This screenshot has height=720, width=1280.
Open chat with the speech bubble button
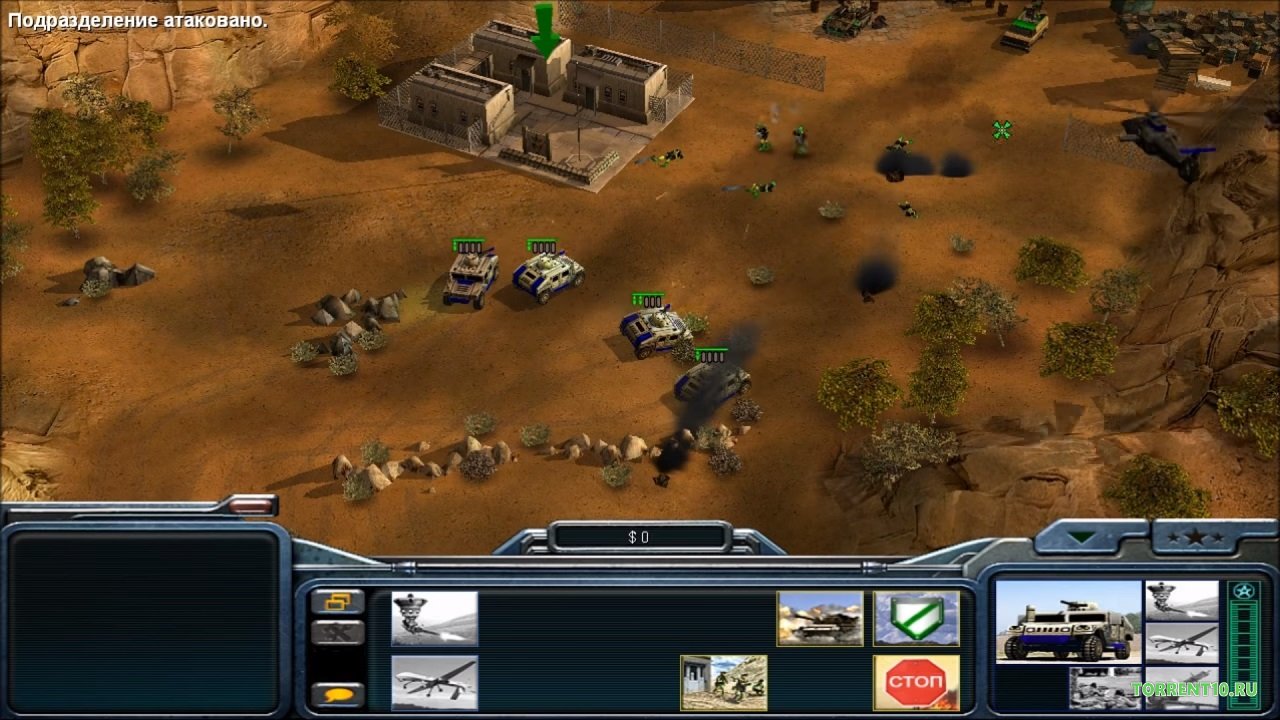(x=337, y=694)
